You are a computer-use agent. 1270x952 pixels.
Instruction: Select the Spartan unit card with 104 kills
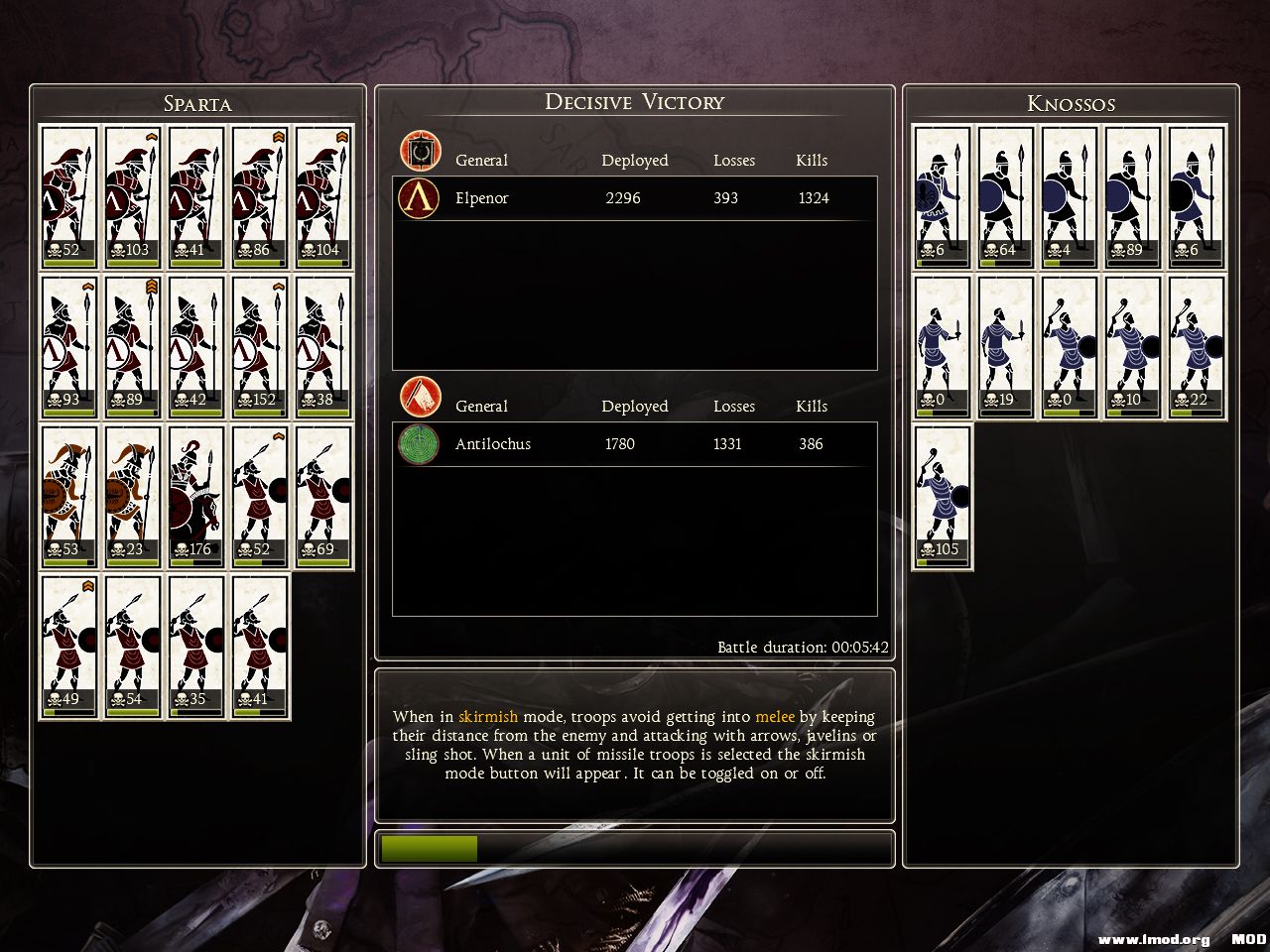[323, 196]
